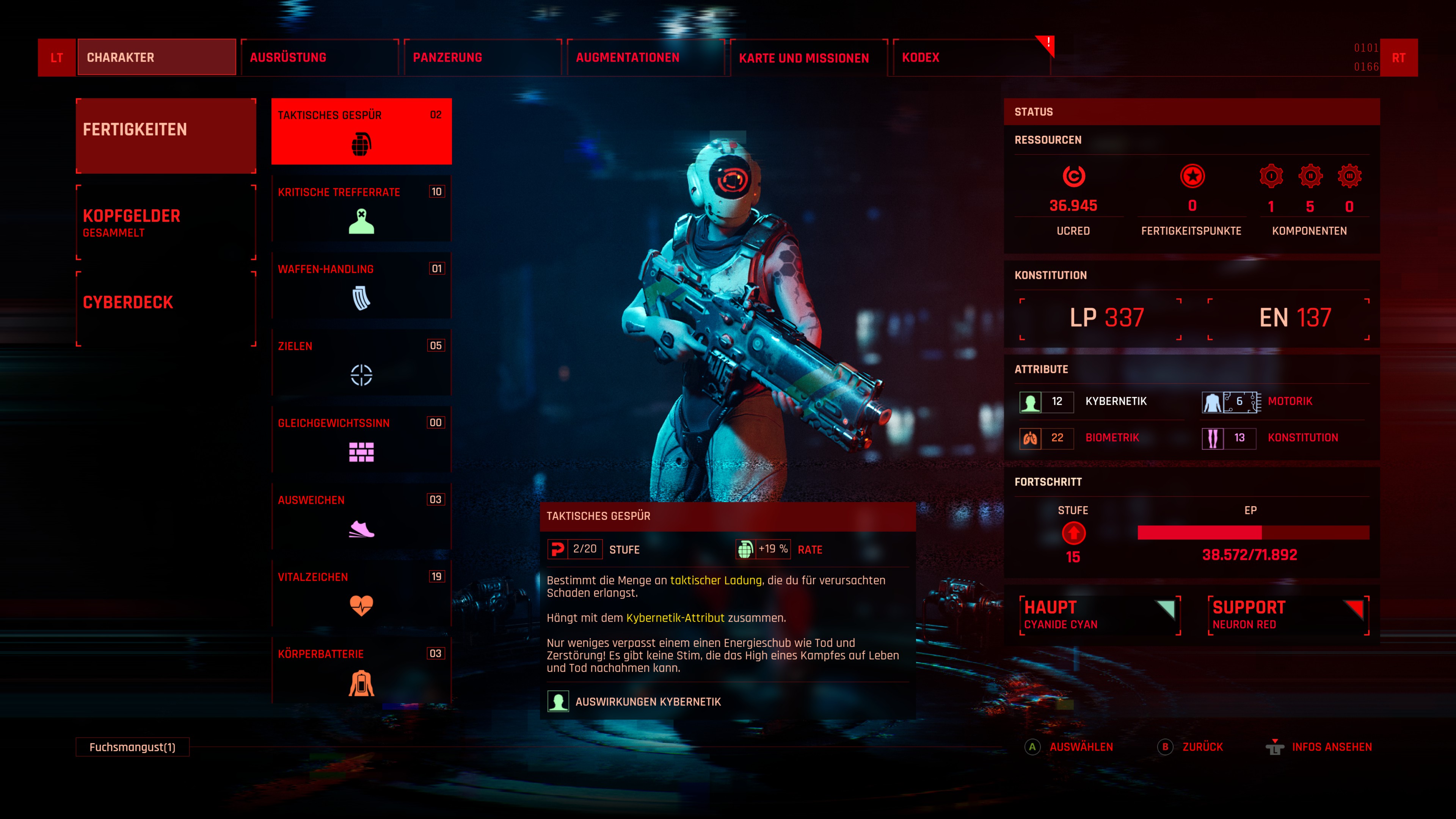Open the Kopfgelder Gesammelt section
This screenshot has height=819, width=1456.
click(166, 223)
